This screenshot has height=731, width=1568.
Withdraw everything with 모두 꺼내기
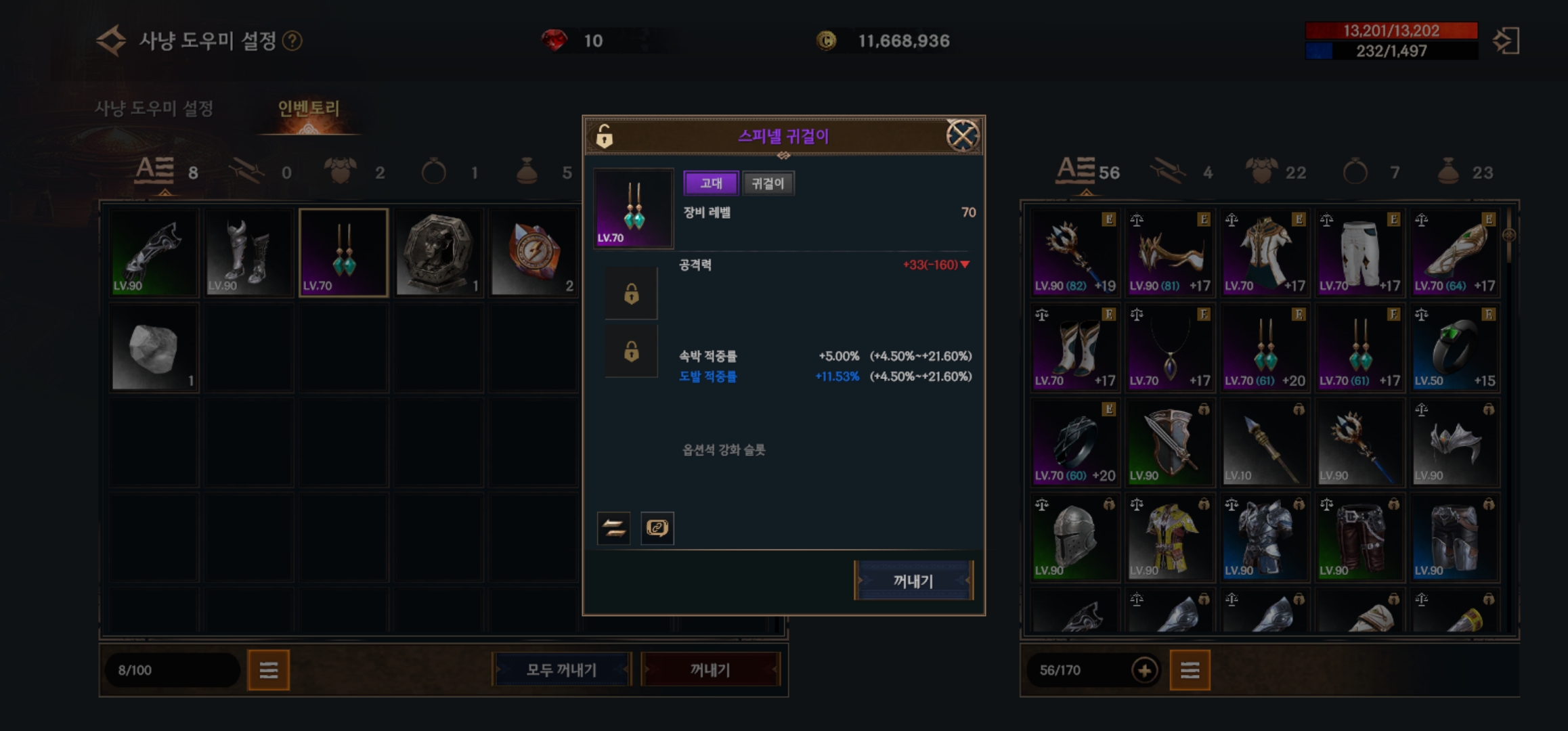pyautogui.click(x=561, y=670)
